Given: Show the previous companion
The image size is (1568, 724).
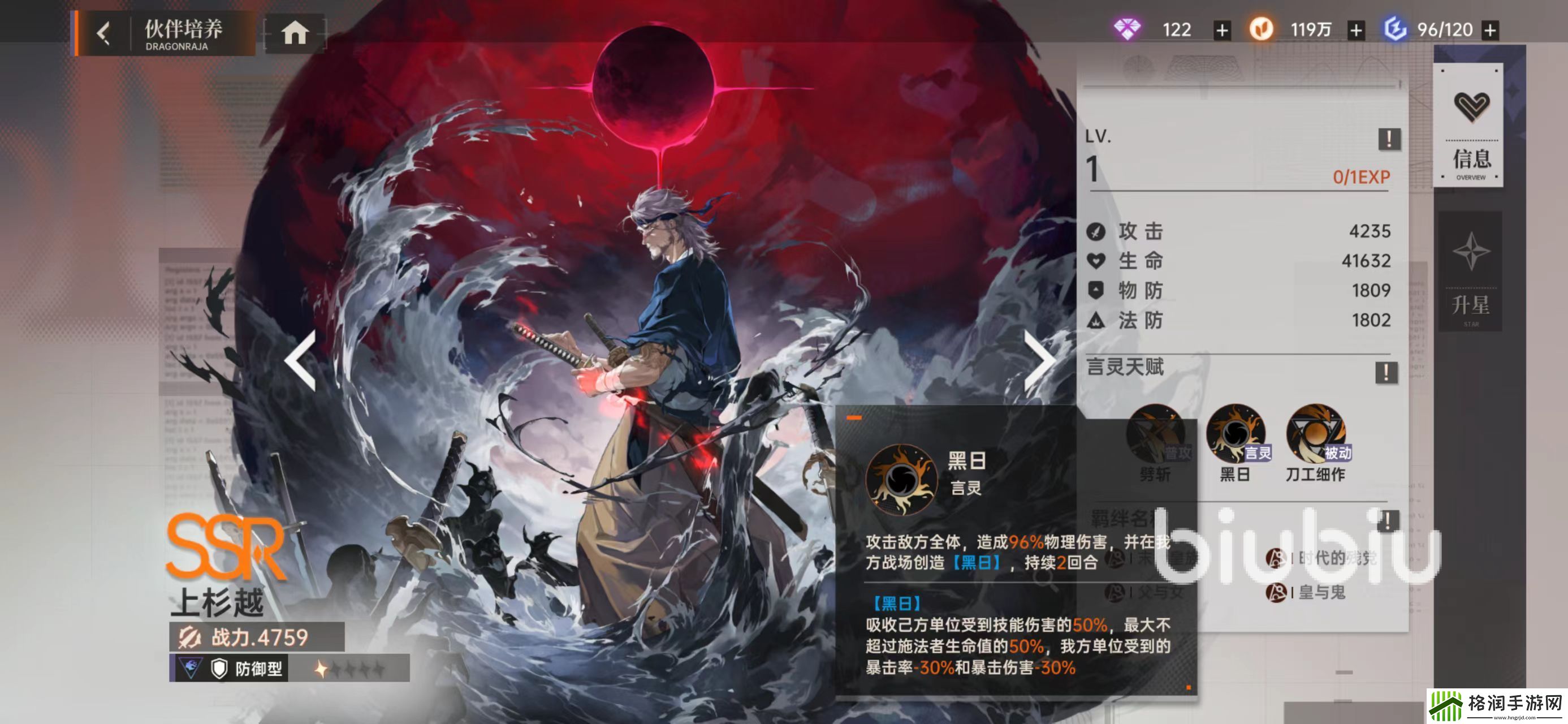Looking at the screenshot, I should click(301, 360).
